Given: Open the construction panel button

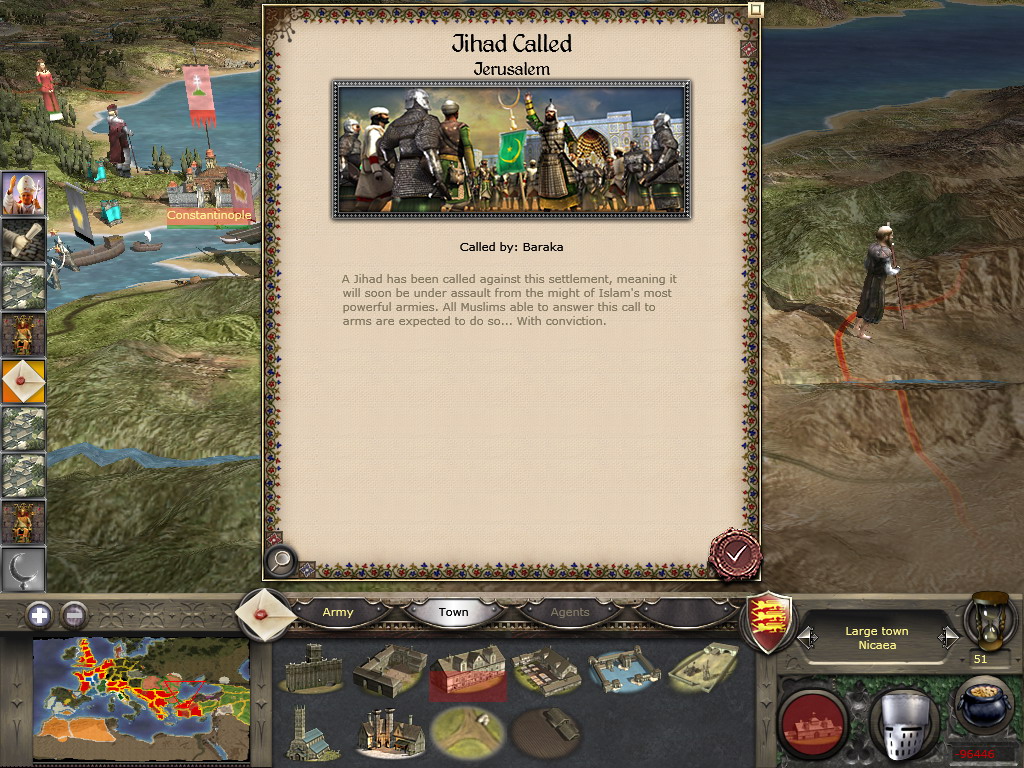Looking at the screenshot, I should click(812, 723).
